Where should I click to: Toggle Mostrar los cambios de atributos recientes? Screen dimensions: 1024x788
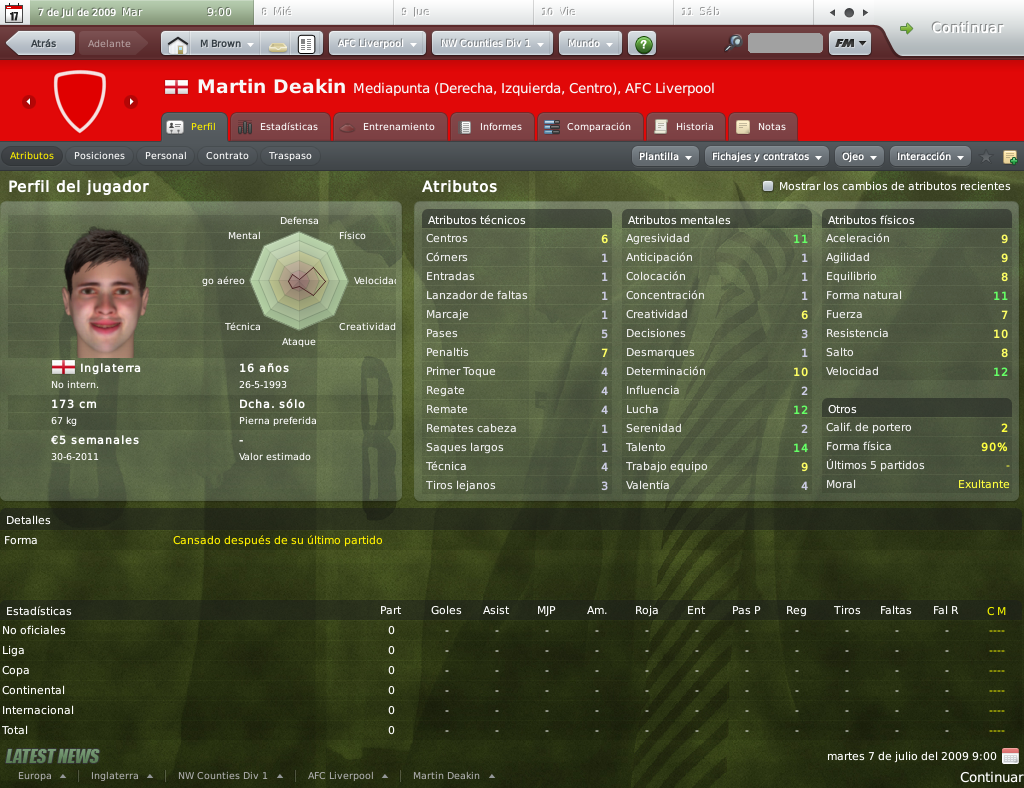(768, 186)
